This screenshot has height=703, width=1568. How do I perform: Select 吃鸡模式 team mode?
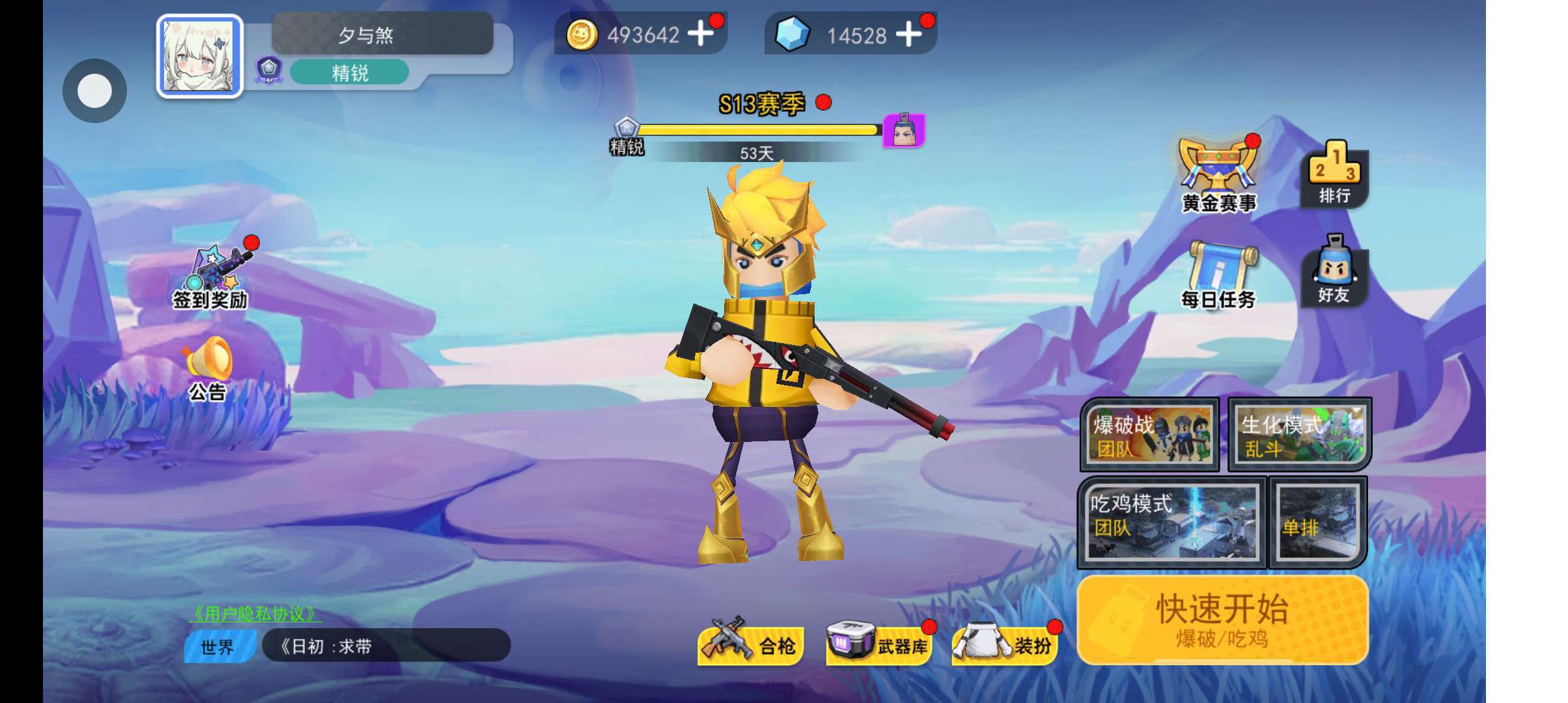point(1172,522)
